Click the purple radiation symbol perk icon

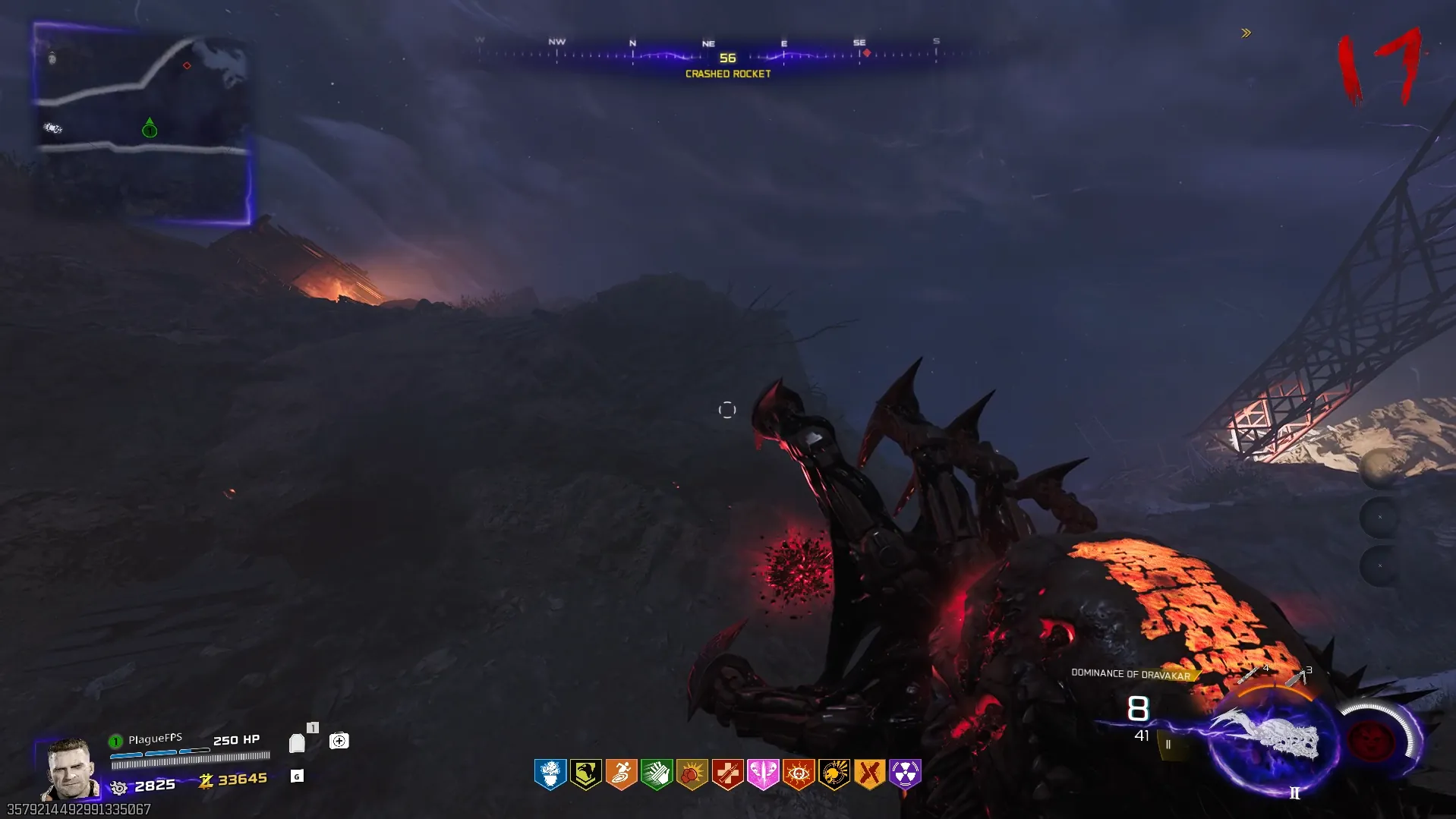905,774
